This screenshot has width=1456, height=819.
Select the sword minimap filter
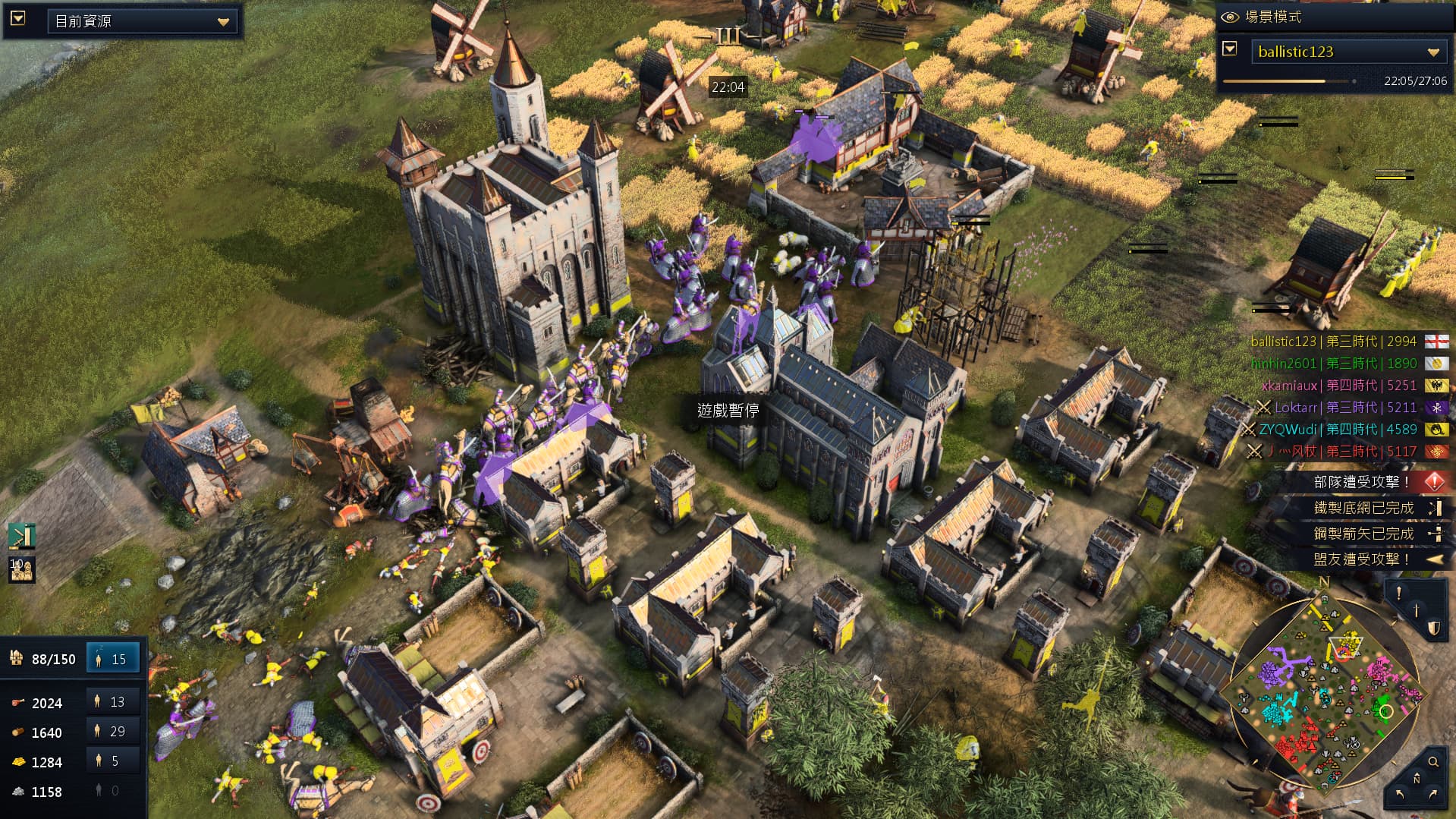(x=1416, y=610)
